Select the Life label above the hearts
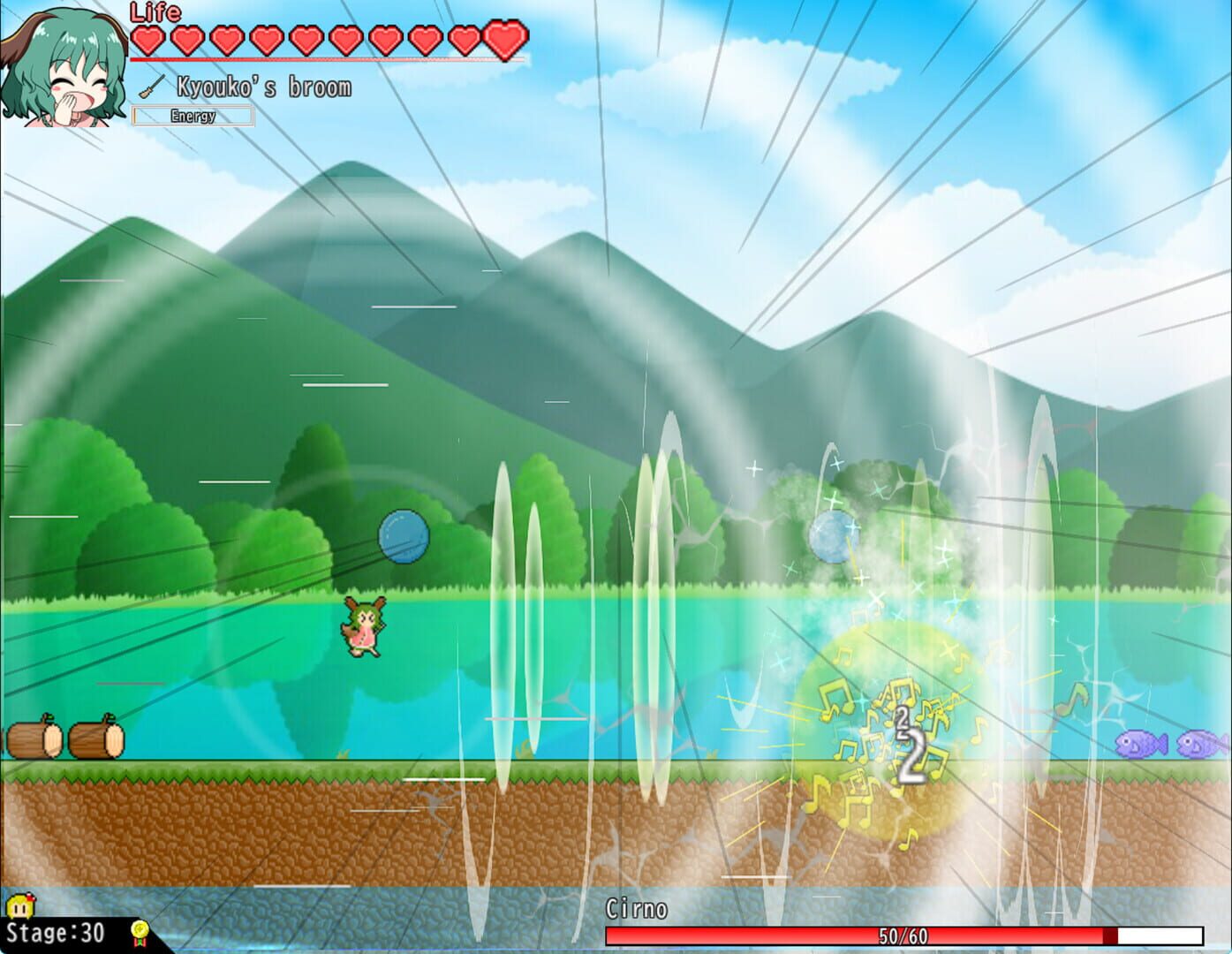 point(155,13)
